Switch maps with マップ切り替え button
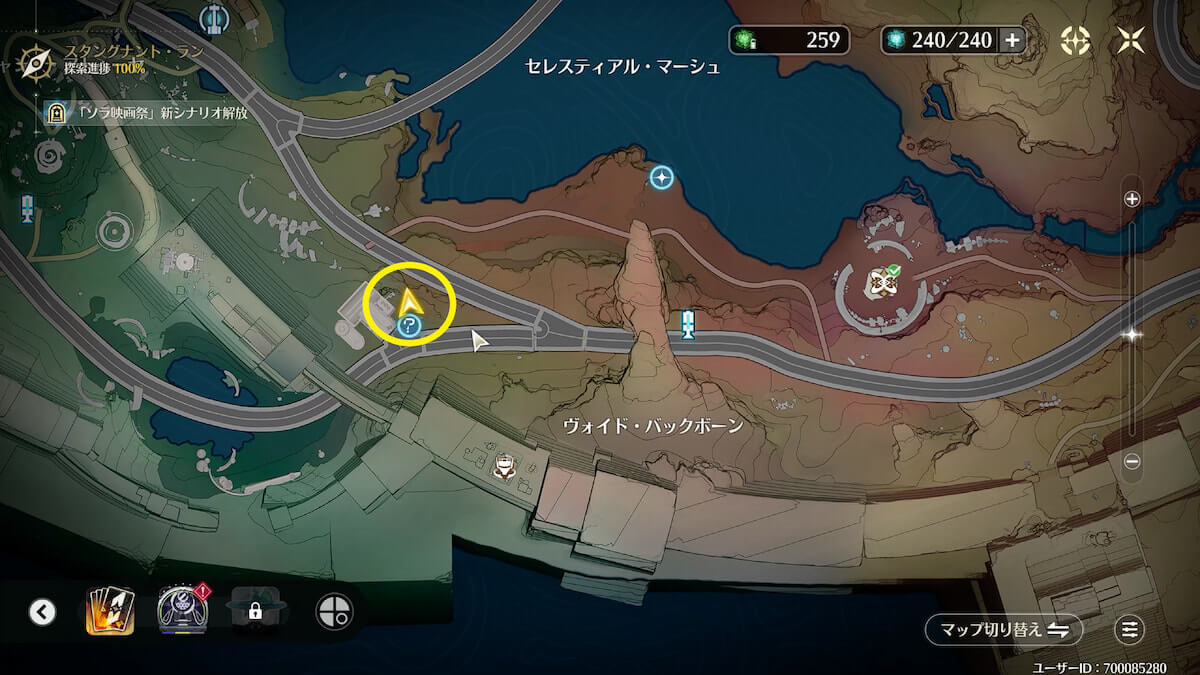 click(1004, 629)
